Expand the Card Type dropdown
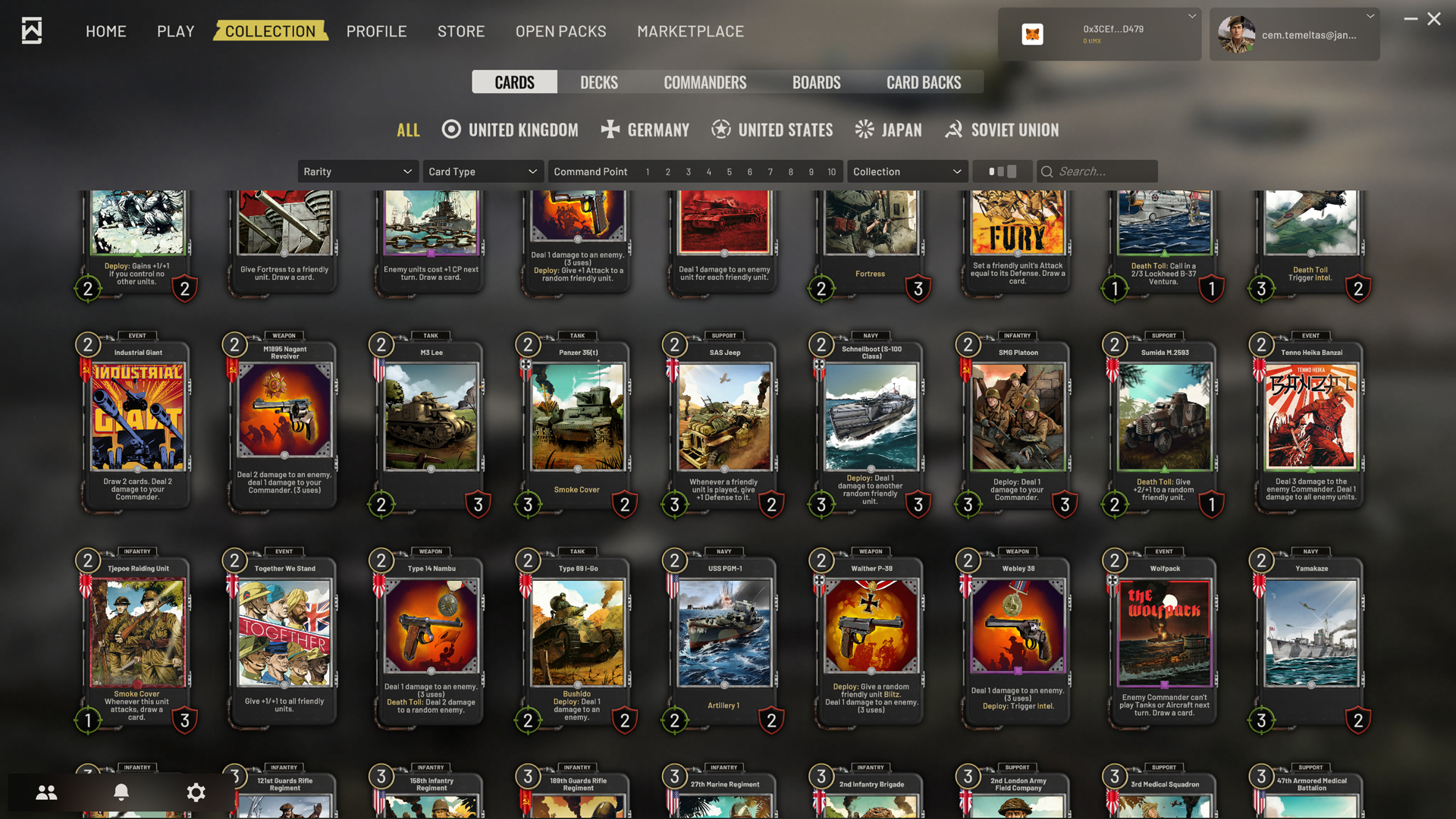The width and height of the screenshot is (1456, 819). pos(482,171)
